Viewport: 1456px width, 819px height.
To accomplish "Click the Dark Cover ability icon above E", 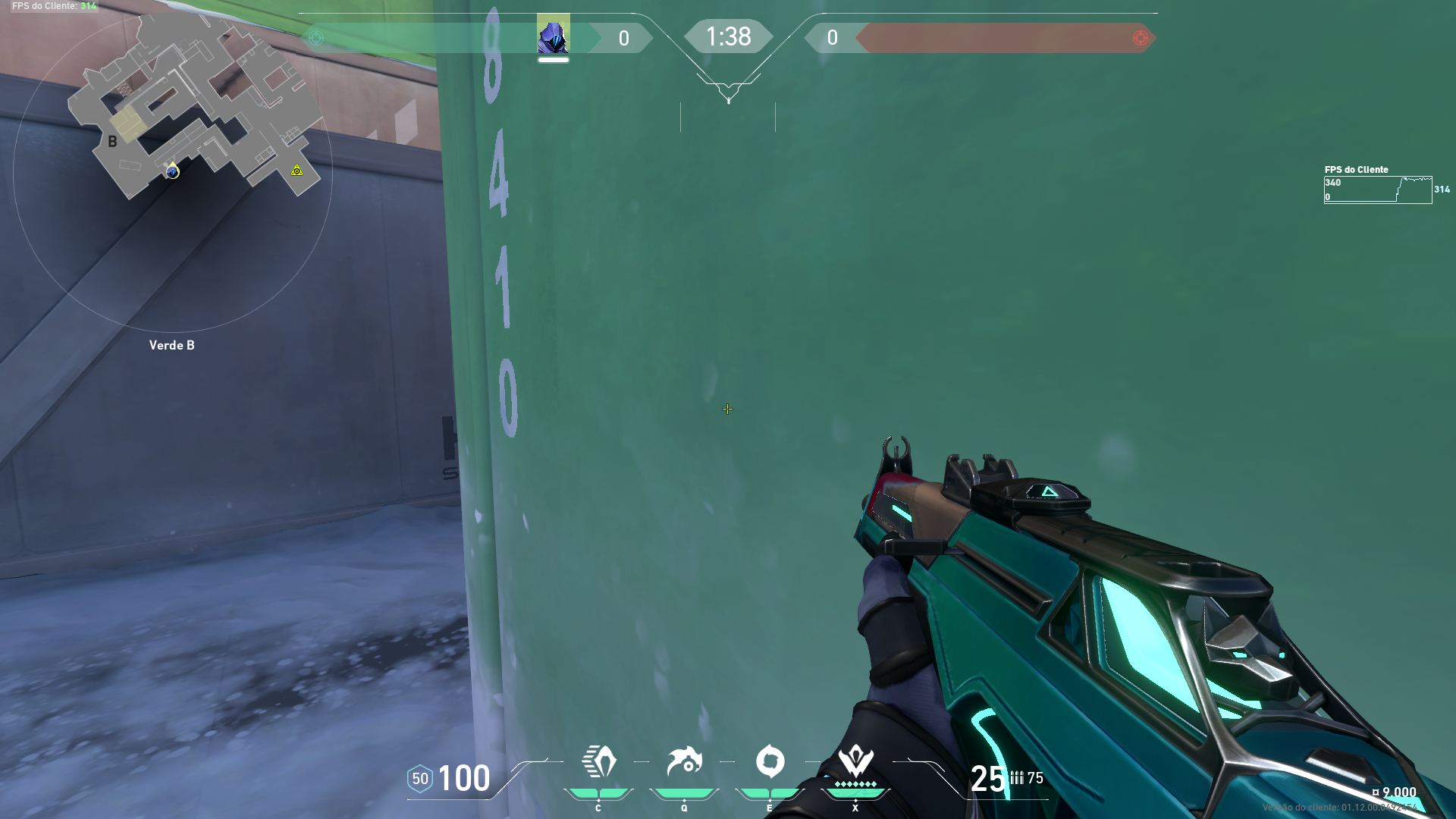I will pyautogui.click(x=770, y=761).
